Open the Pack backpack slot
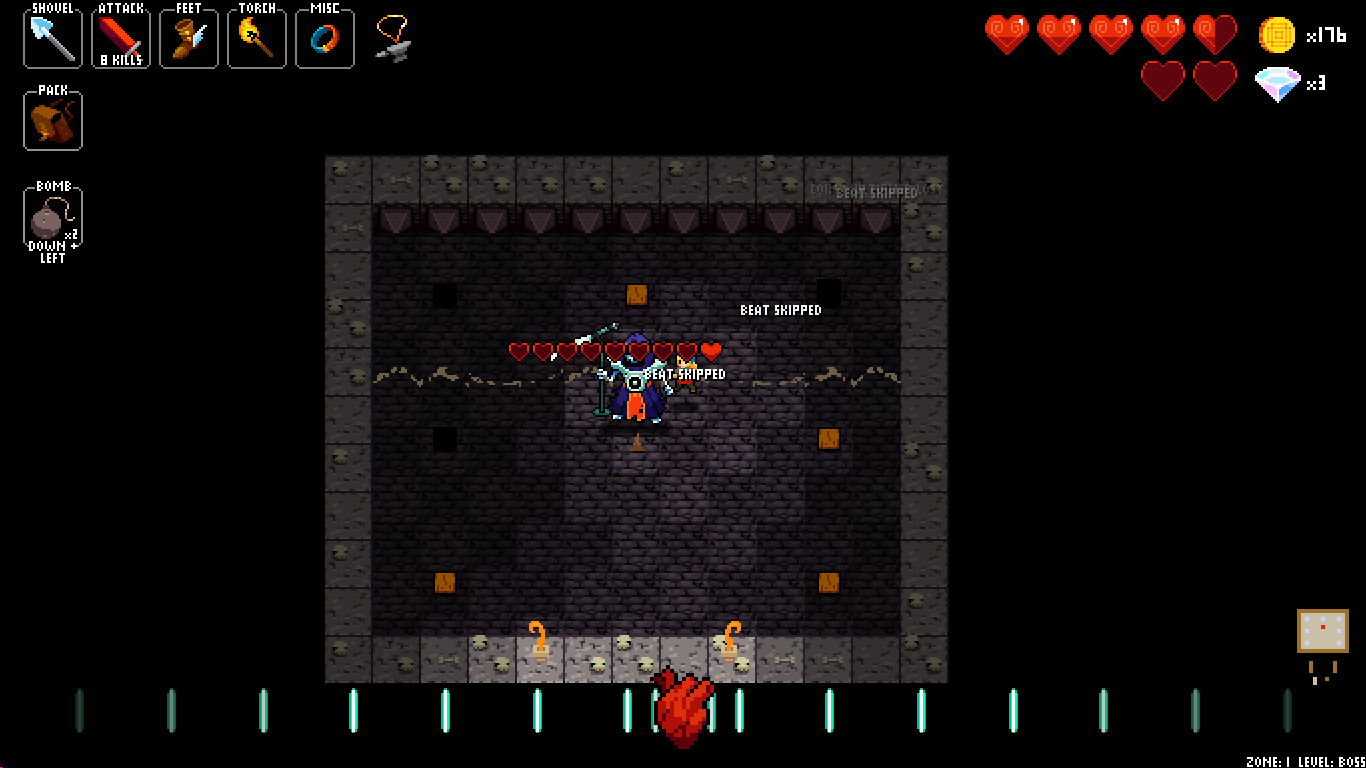 [53, 120]
